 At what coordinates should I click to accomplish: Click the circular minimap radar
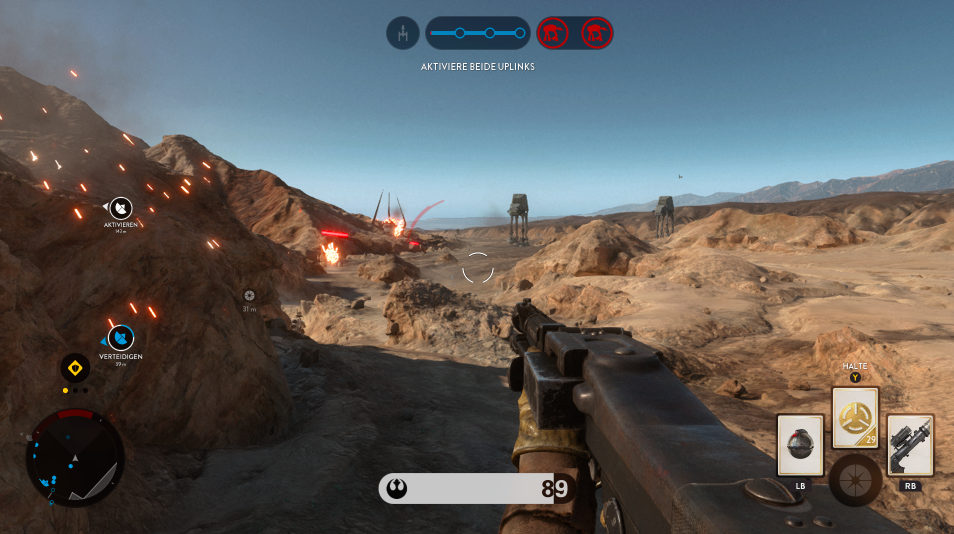[x=75, y=458]
